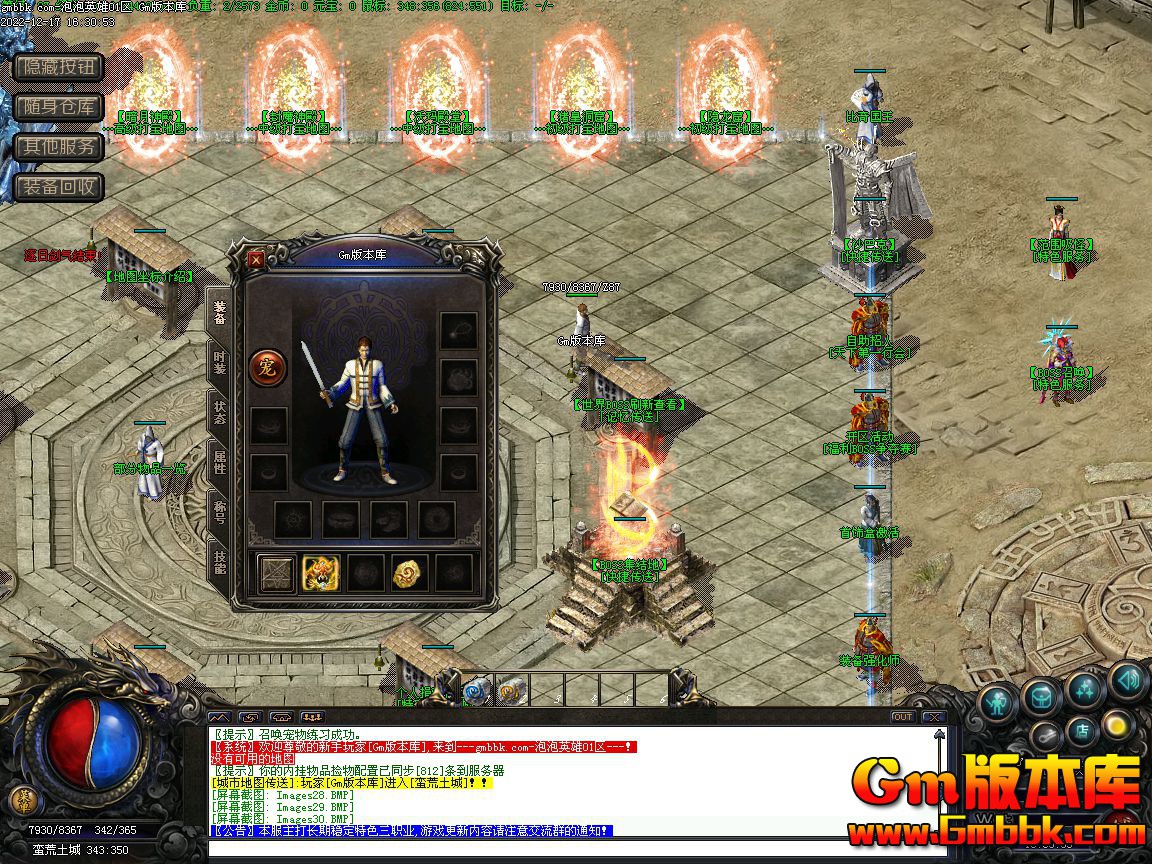Show the 属性 attributes tab
Image resolution: width=1152 pixels, height=864 pixels.
(219, 463)
